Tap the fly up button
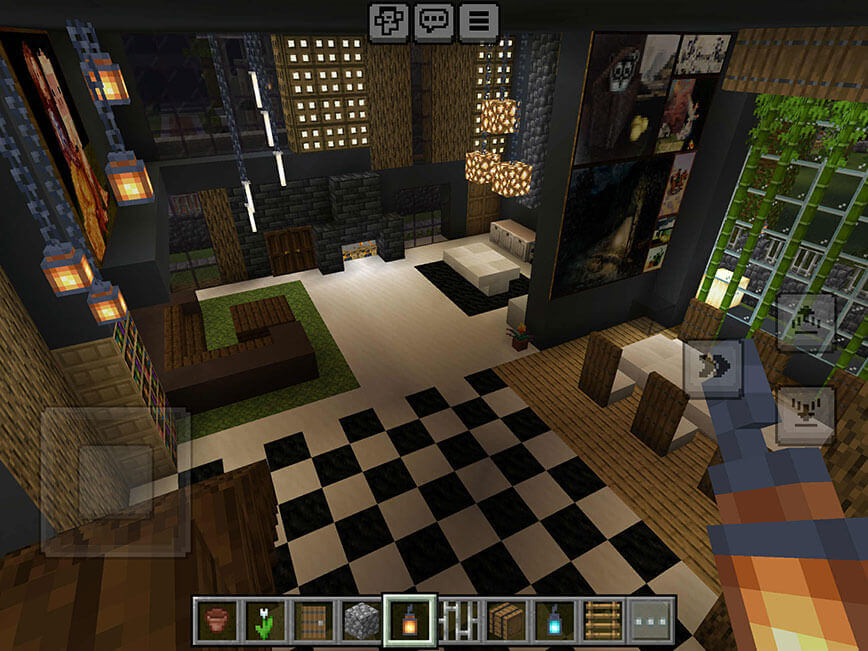This screenshot has width=868, height=651. [805, 322]
